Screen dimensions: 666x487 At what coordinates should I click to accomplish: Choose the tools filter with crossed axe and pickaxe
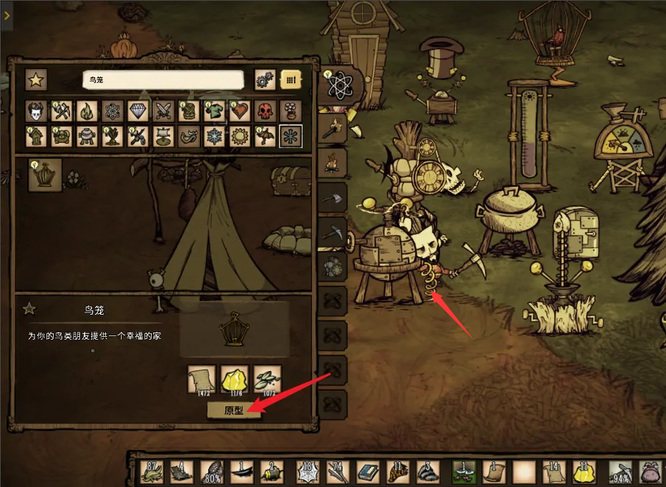[x=62, y=110]
